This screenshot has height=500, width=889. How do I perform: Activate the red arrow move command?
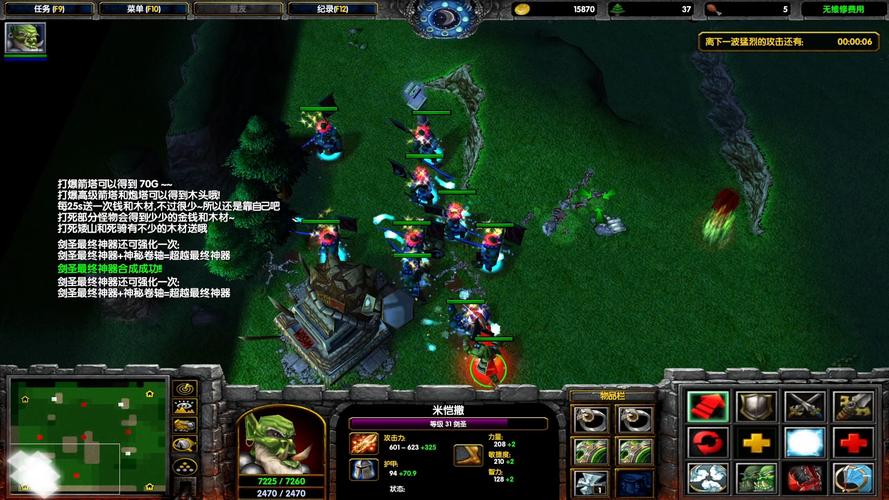point(705,405)
